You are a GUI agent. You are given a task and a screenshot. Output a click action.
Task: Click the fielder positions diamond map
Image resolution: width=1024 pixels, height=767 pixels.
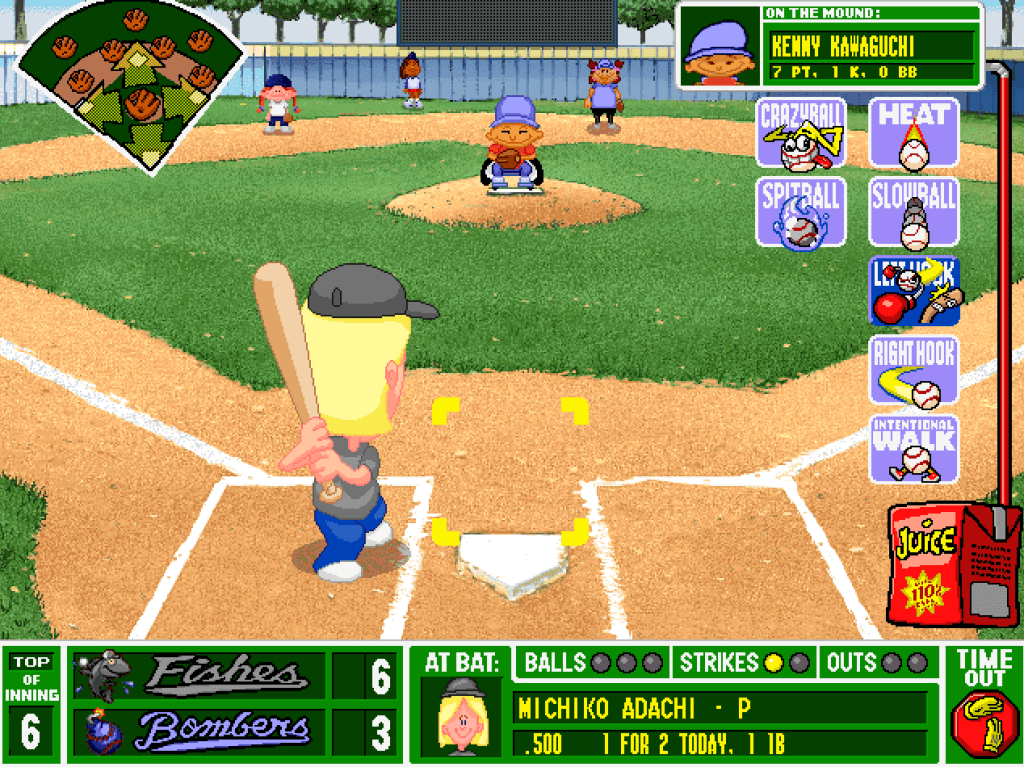pos(131,86)
